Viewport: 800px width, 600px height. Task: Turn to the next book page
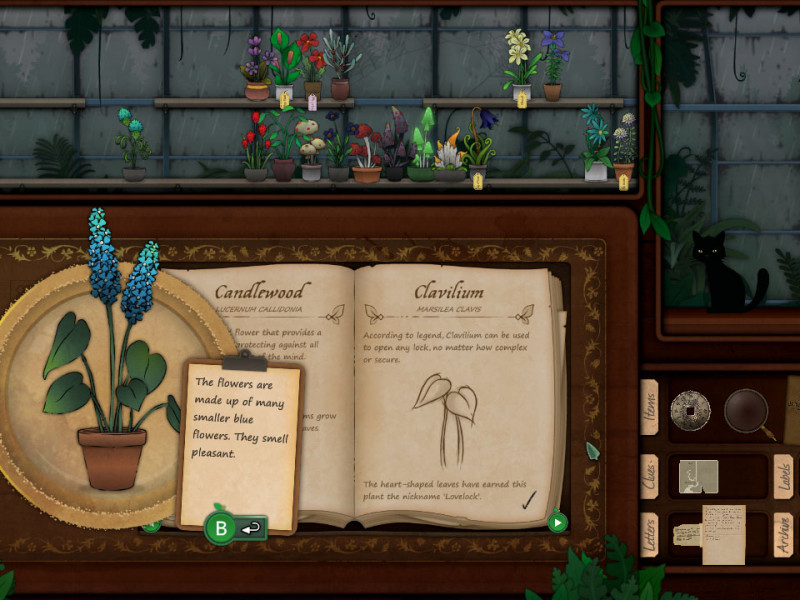click(x=558, y=521)
